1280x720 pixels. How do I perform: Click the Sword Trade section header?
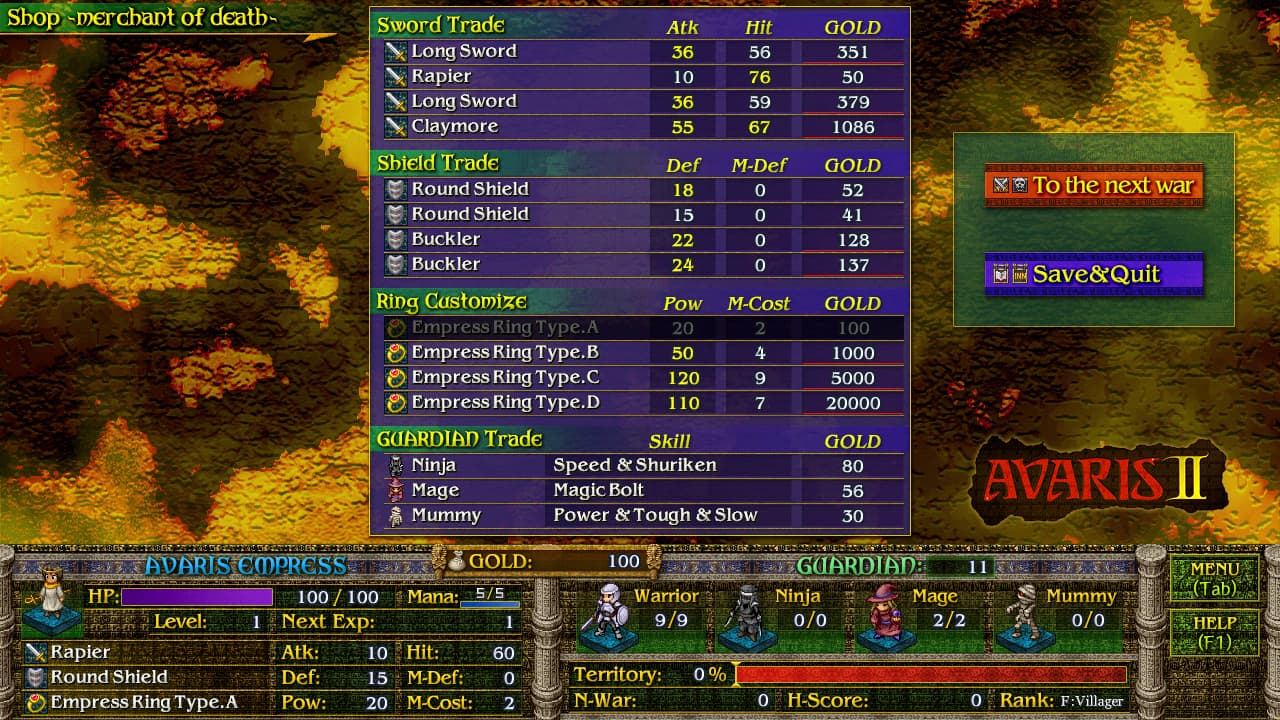pos(440,25)
